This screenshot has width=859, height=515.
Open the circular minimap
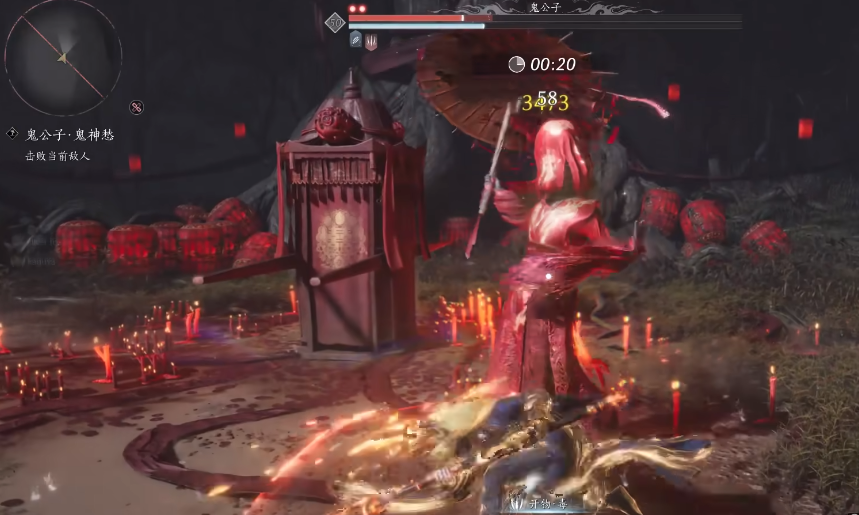(63, 57)
